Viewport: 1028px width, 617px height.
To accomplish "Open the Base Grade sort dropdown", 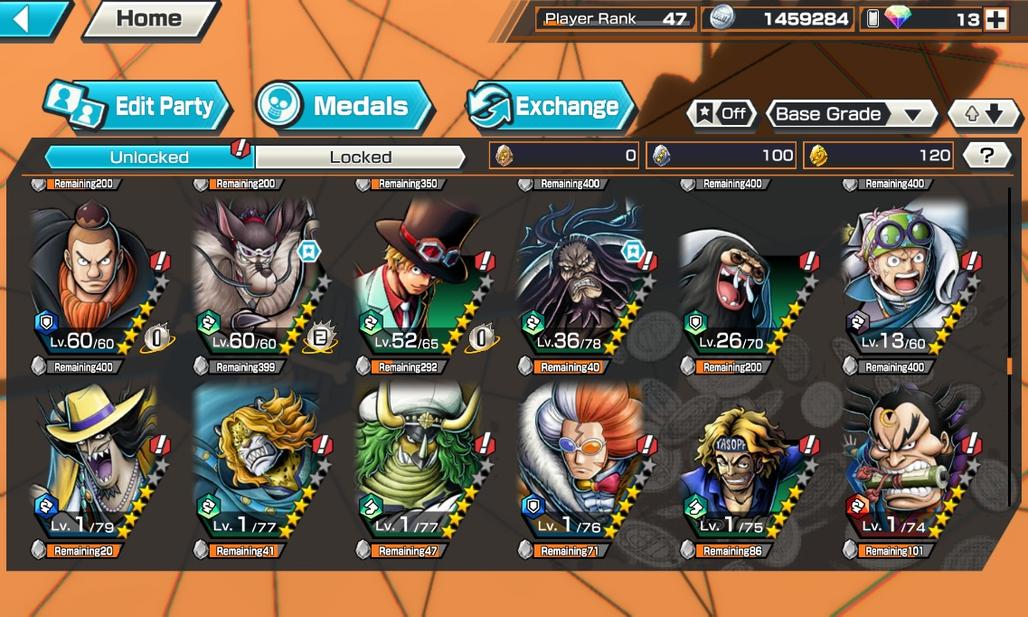I will 850,114.
